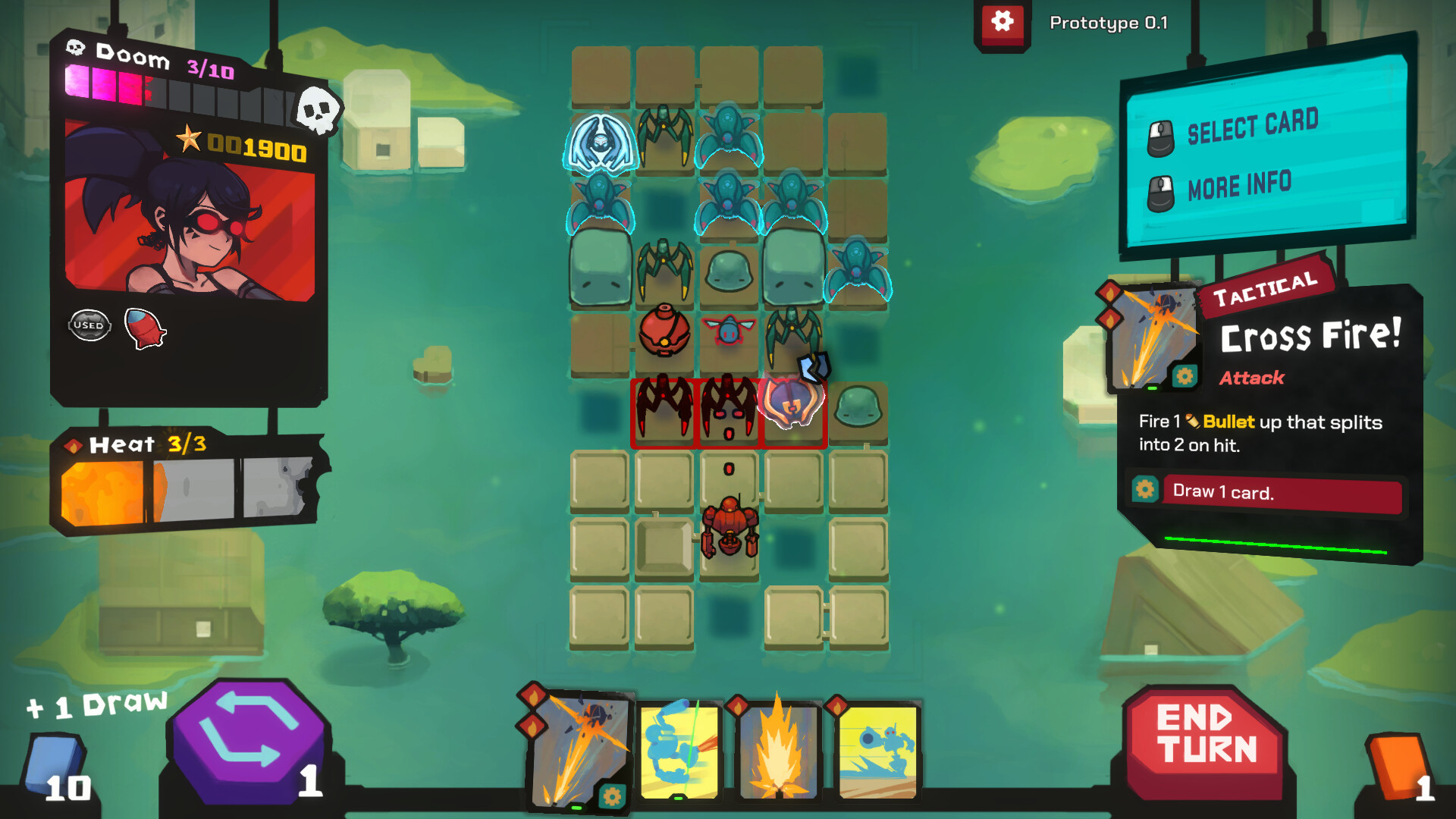1456x819 pixels.
Task: Toggle the USED badge in the character panel
Action: [x=89, y=323]
